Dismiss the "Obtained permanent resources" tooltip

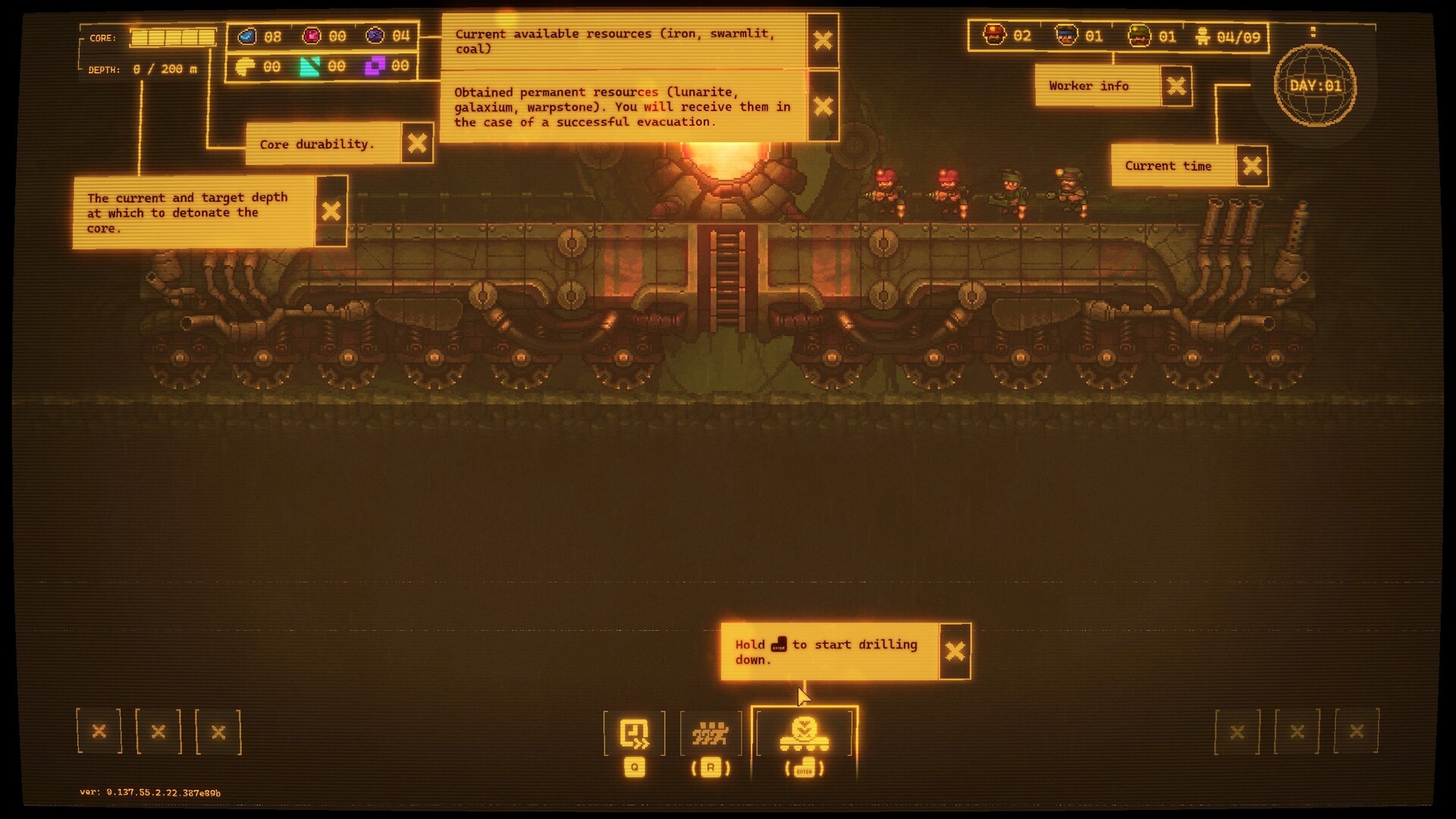click(x=823, y=106)
